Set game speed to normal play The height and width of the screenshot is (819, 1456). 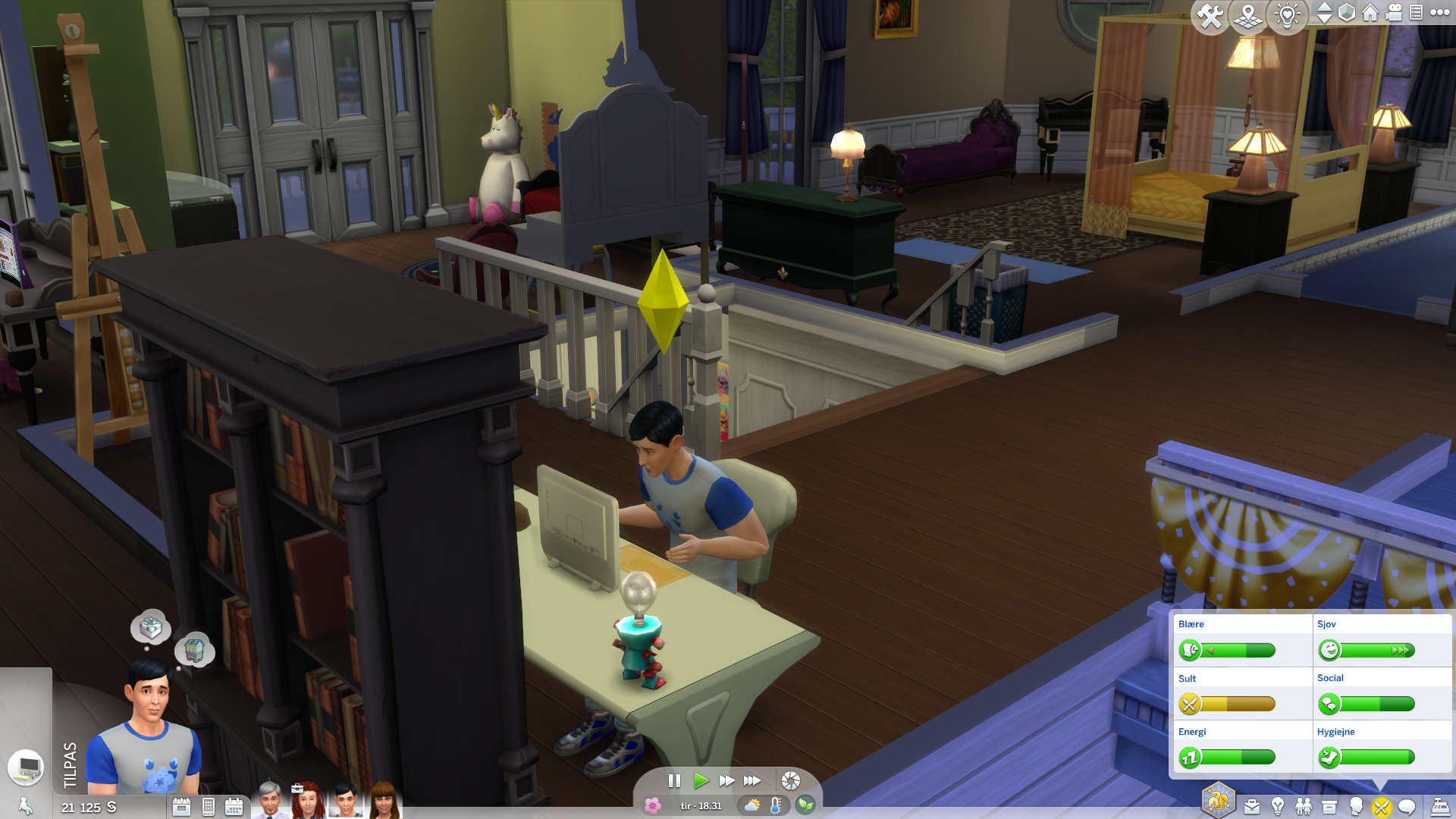coord(701,780)
